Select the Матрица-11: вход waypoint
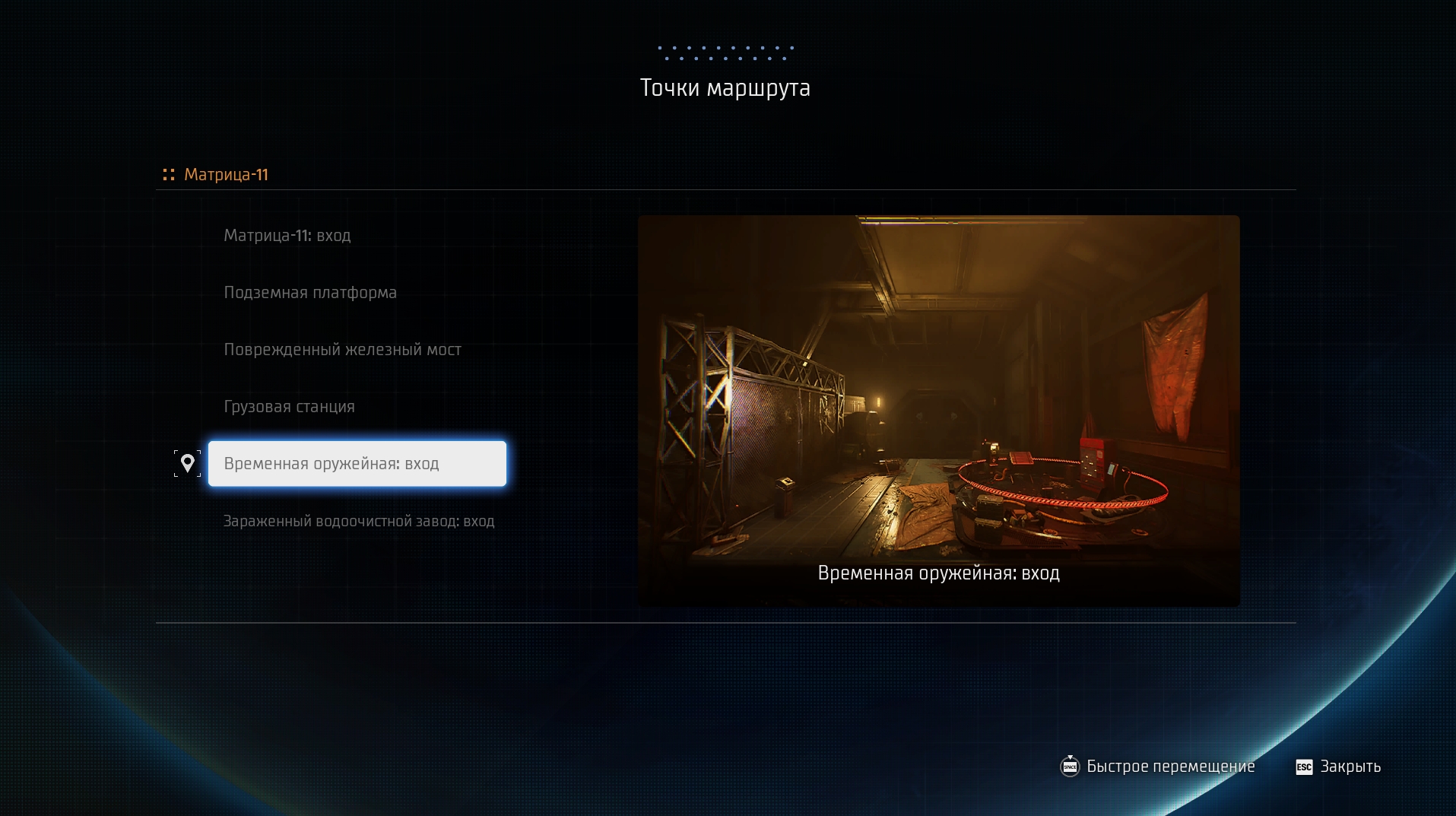Image resolution: width=1456 pixels, height=816 pixels. 287,236
